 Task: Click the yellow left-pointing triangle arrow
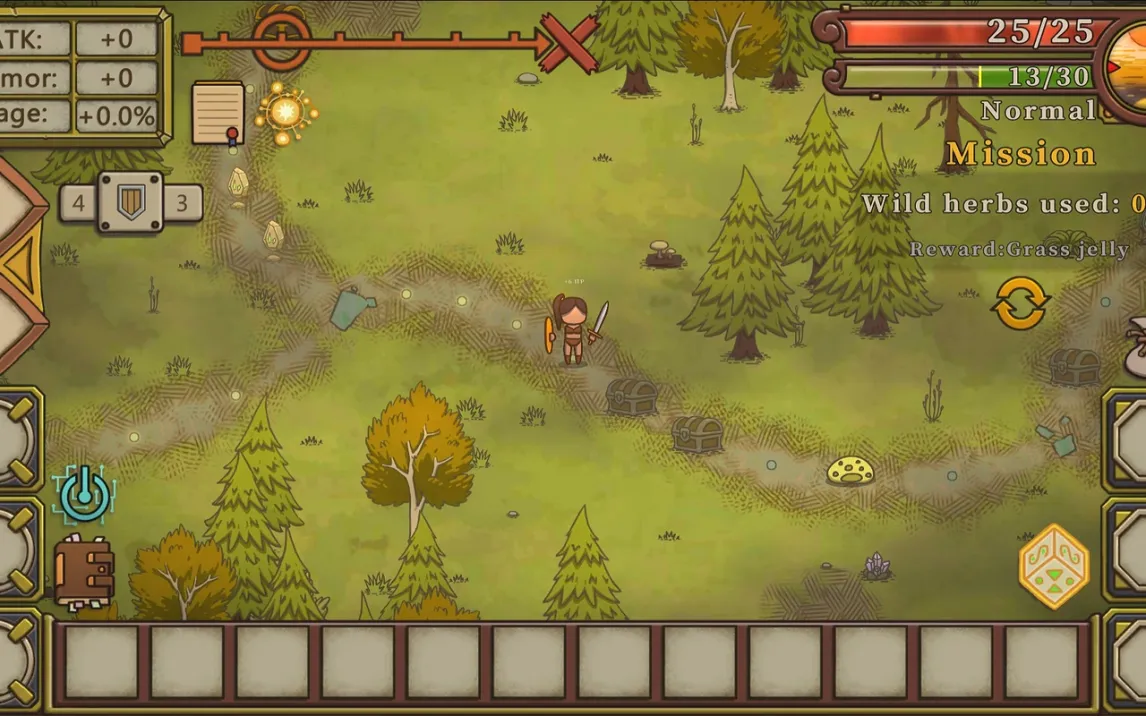coord(20,266)
